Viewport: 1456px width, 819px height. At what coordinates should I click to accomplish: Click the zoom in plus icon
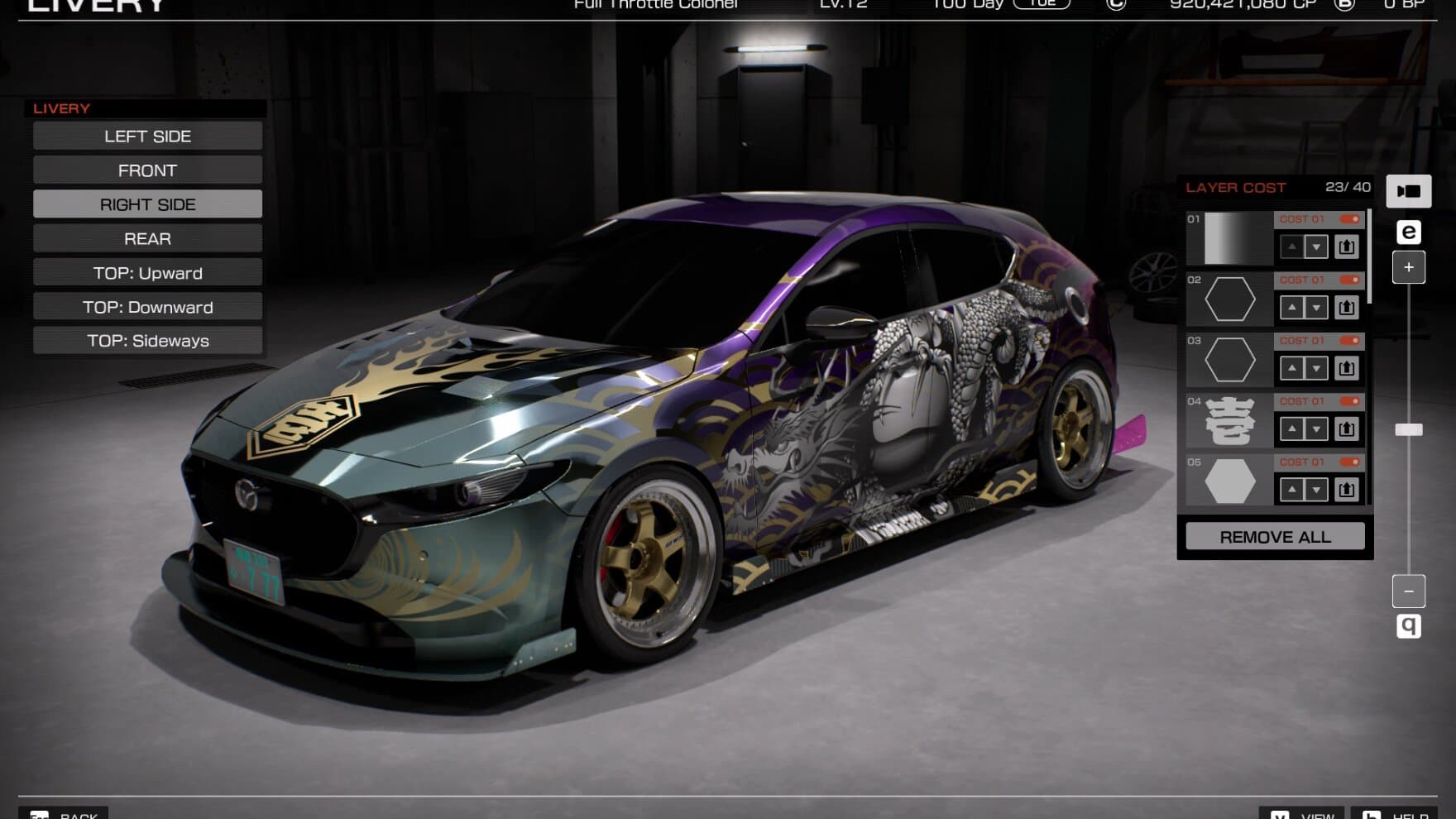pyautogui.click(x=1409, y=266)
